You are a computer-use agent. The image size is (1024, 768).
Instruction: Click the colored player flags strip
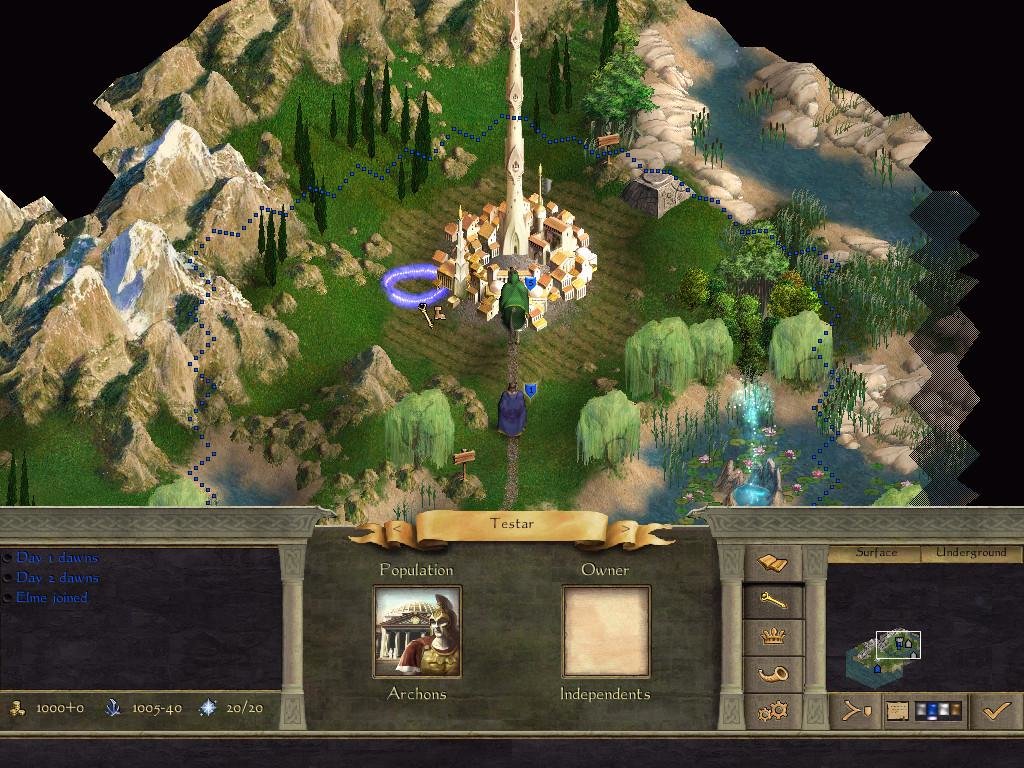point(939,711)
